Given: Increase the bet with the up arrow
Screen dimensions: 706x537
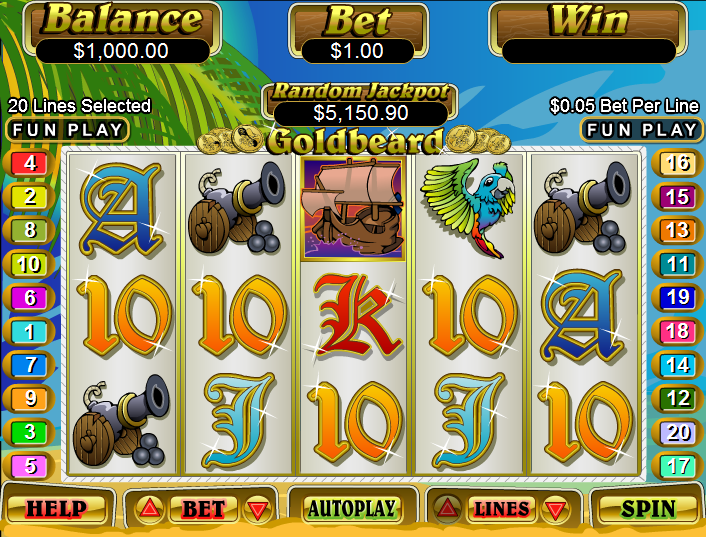Looking at the screenshot, I should [x=151, y=509].
